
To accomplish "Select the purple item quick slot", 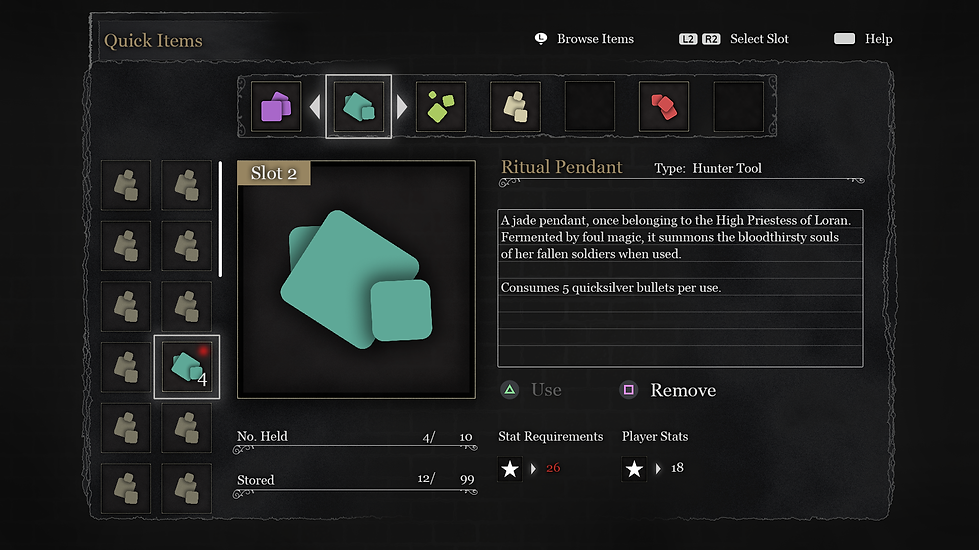I will (x=275, y=107).
